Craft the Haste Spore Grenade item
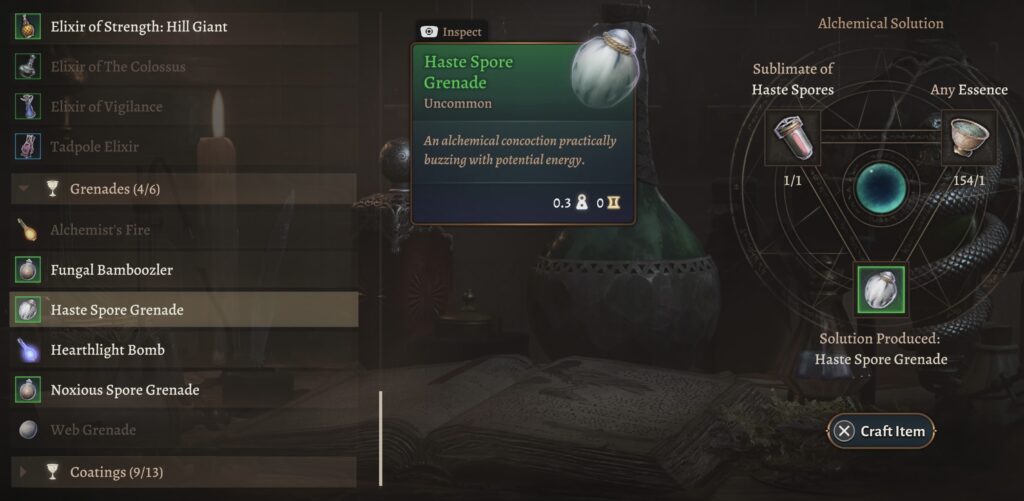 881,431
